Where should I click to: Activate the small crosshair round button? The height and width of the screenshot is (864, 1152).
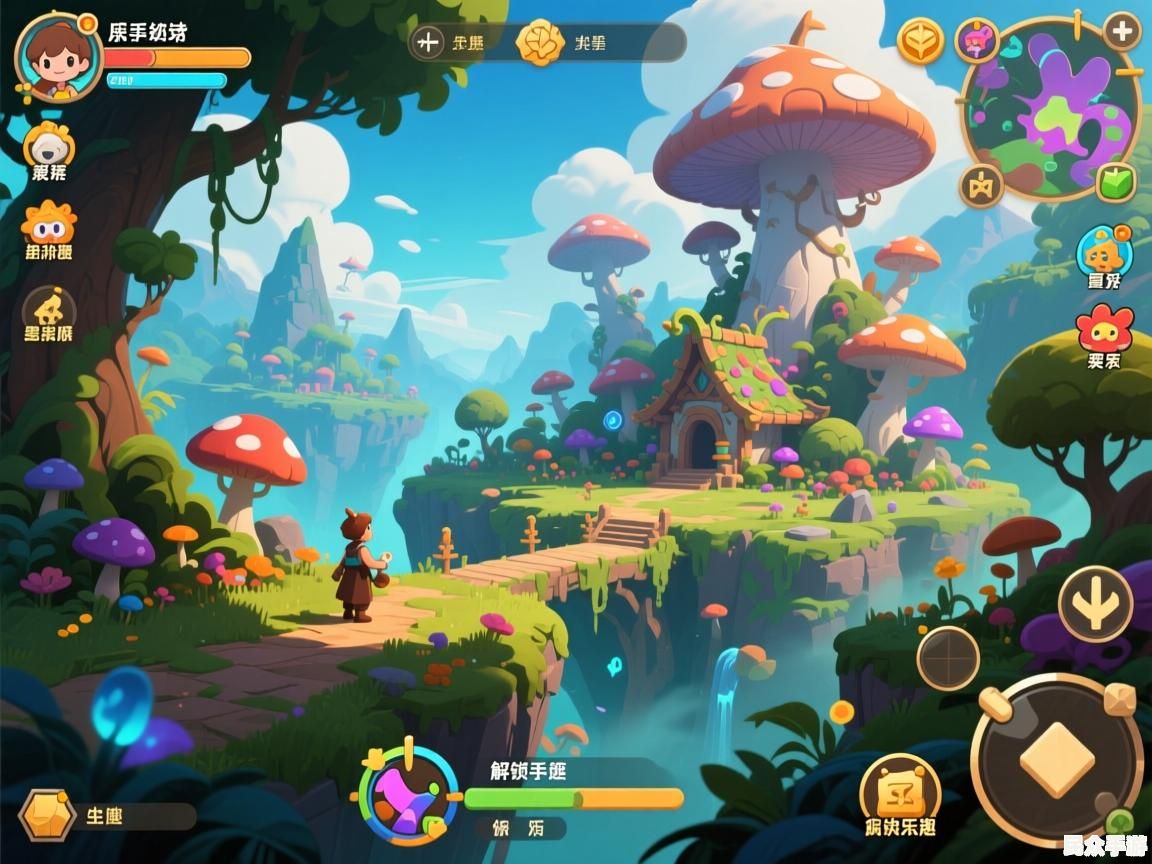[948, 657]
